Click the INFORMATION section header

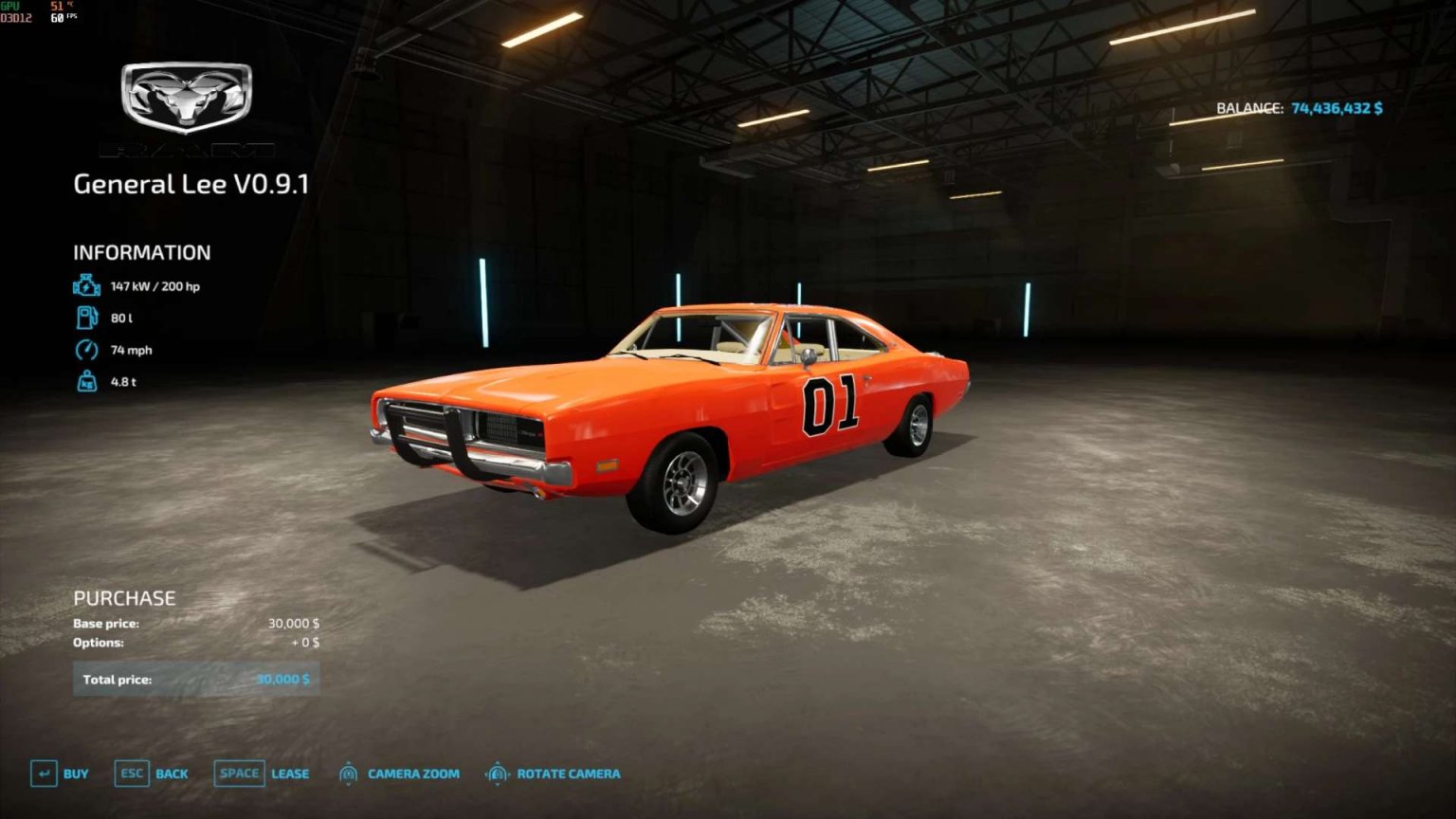pyautogui.click(x=142, y=252)
